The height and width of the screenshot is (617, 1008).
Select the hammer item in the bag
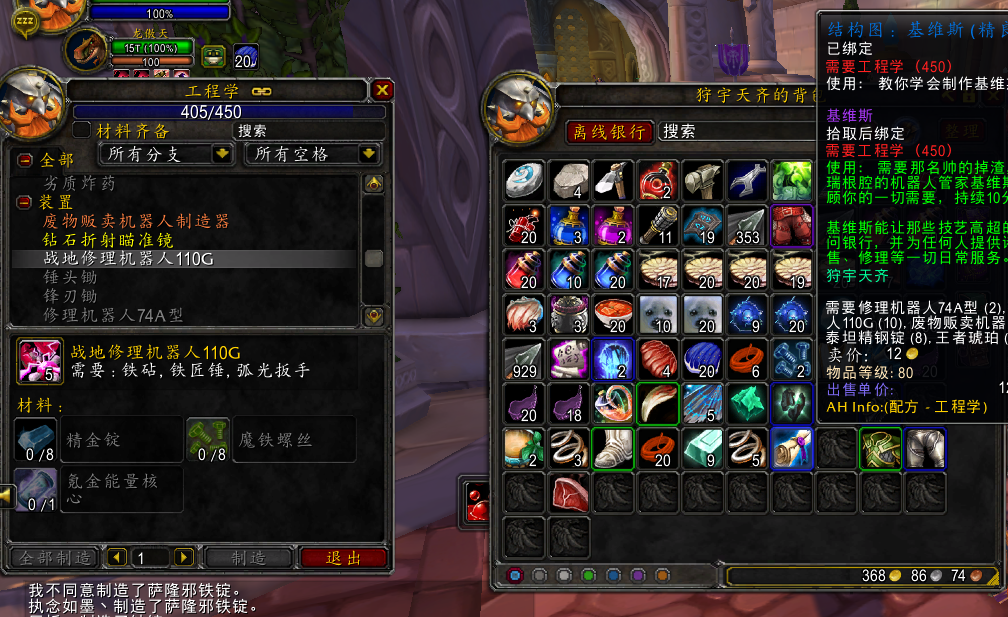702,180
